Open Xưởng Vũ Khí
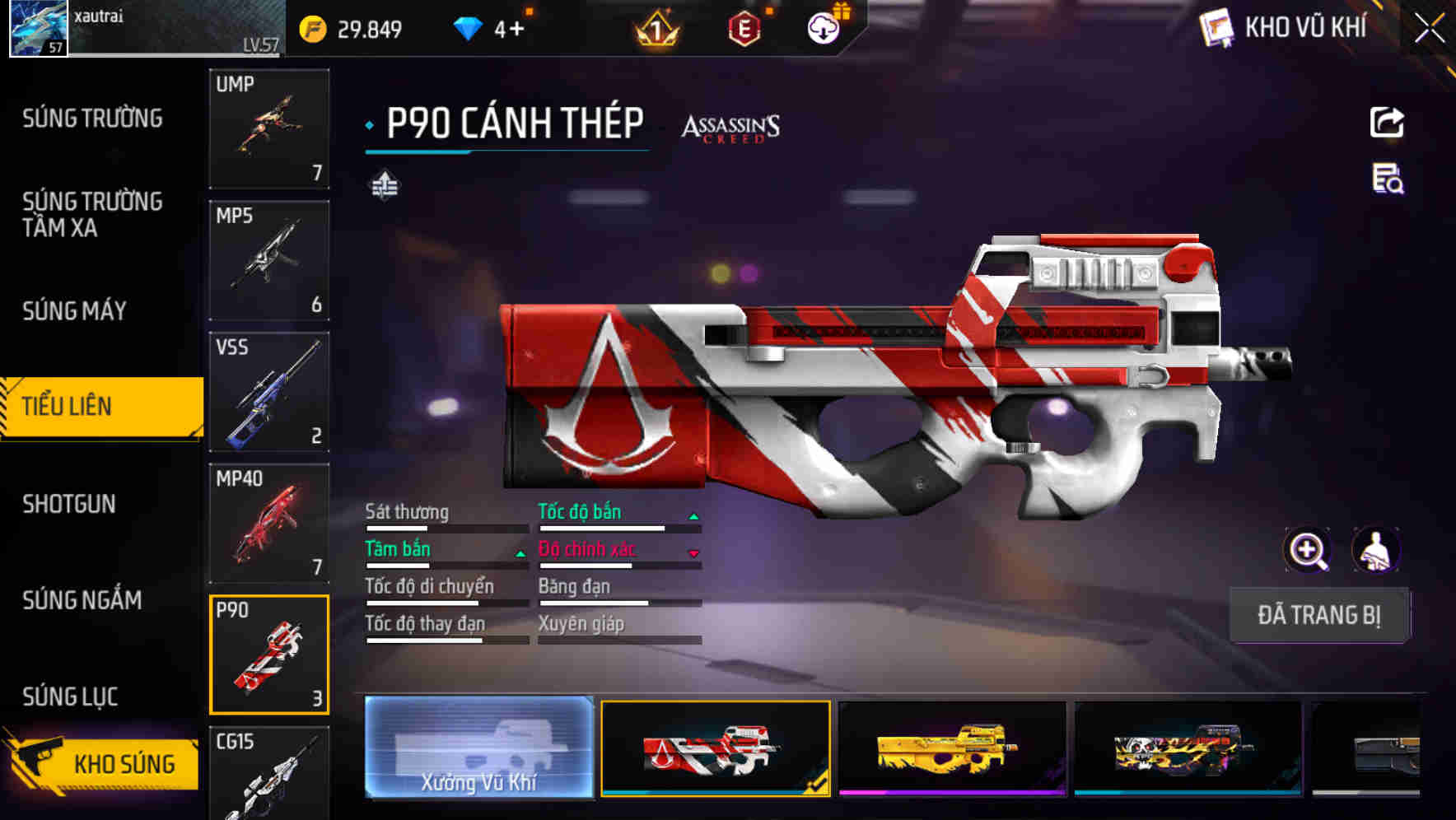Screen dimensions: 1456x820 (478, 748)
